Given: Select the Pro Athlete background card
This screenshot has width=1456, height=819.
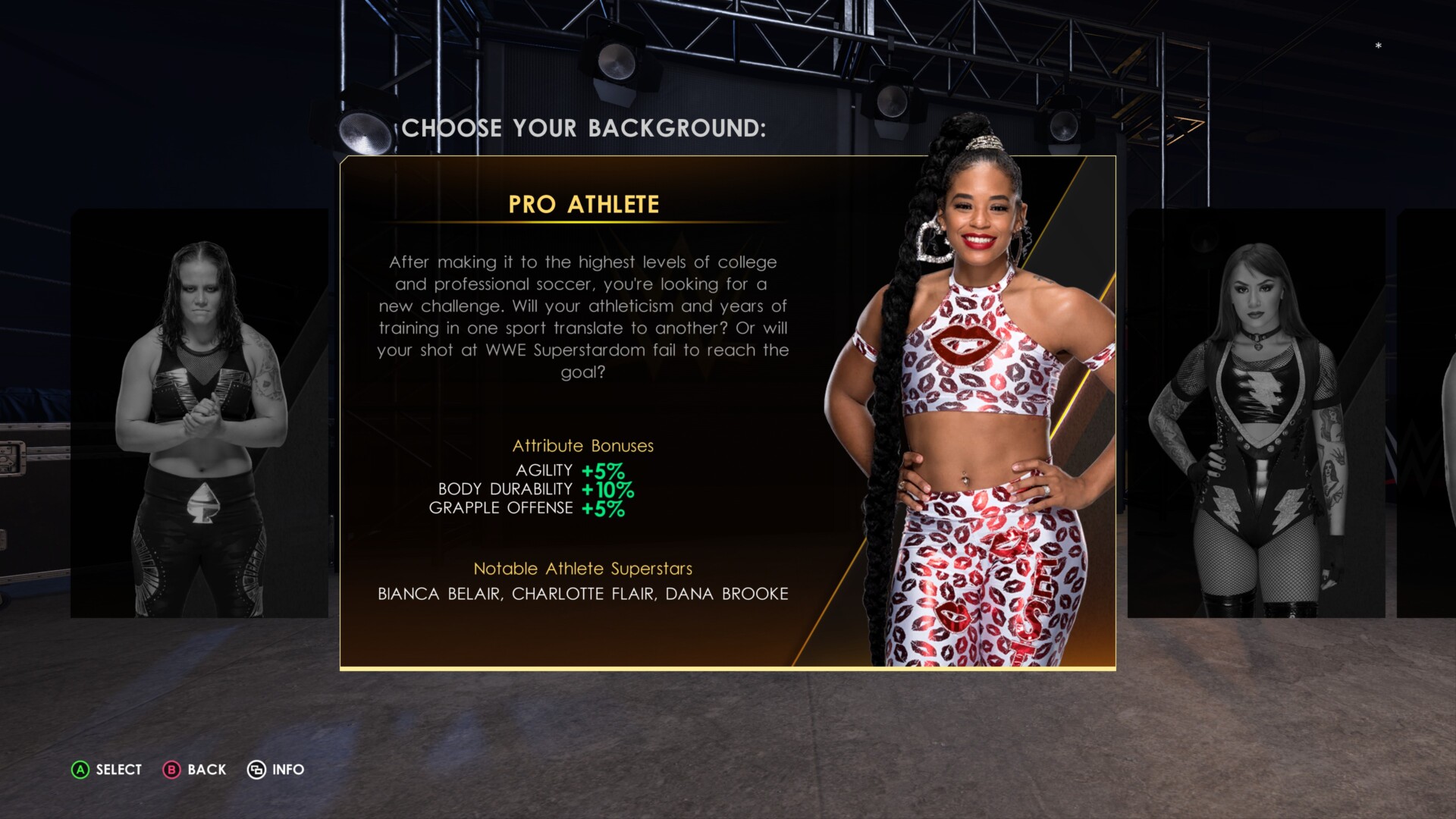Looking at the screenshot, I should pos(726,413).
